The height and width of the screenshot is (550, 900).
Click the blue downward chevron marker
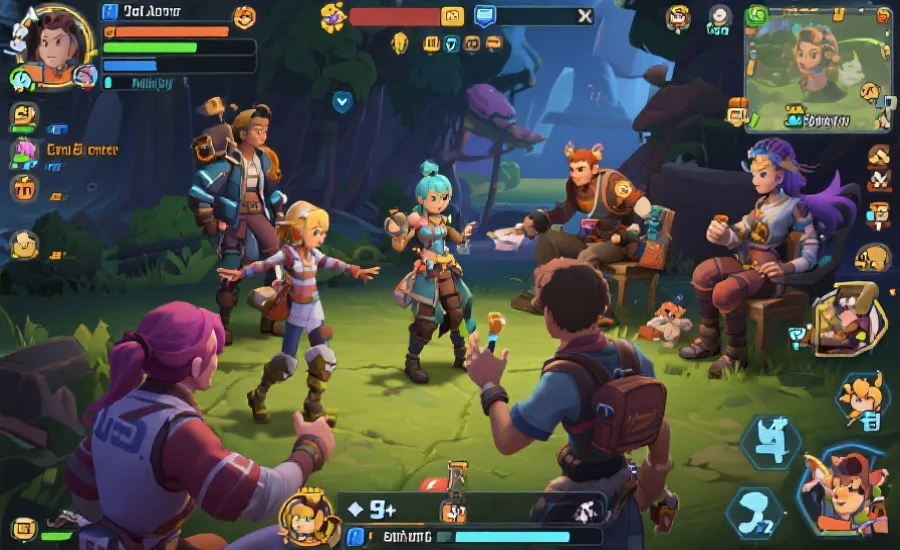[x=342, y=100]
